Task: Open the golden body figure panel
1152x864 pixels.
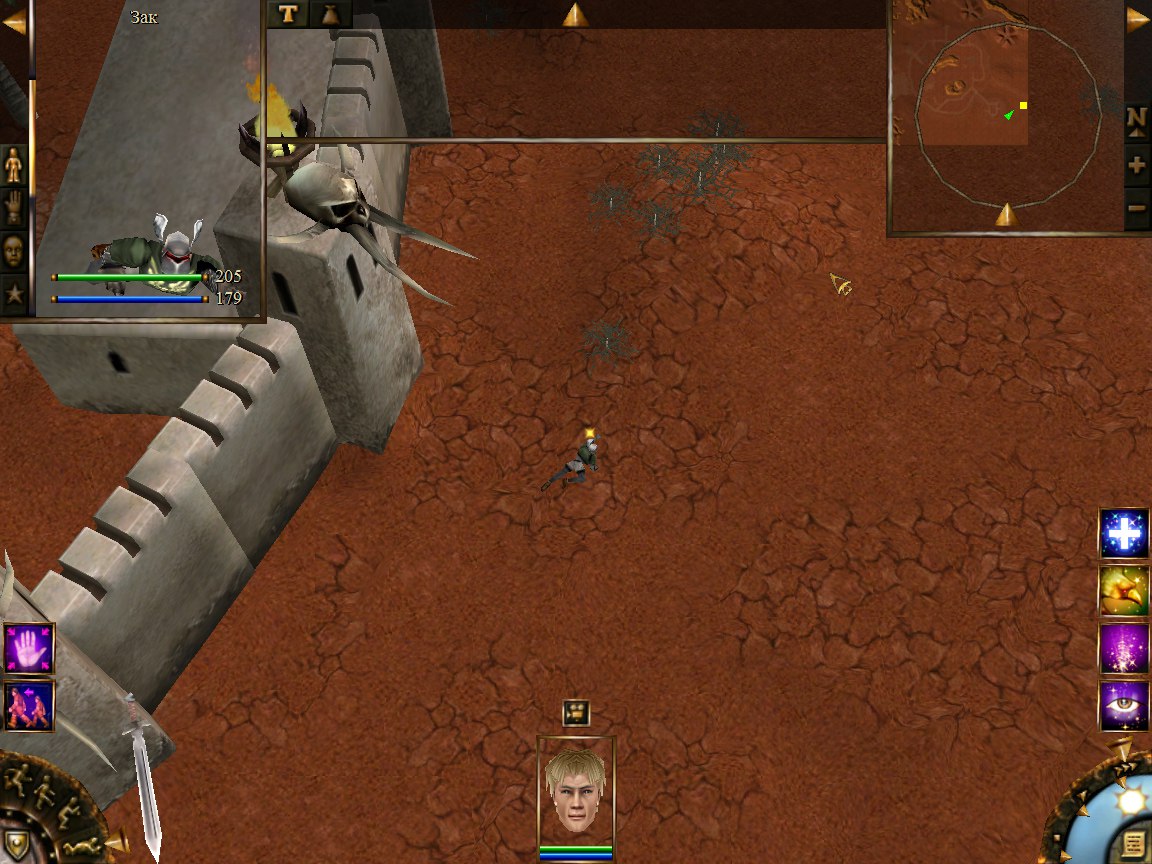Action: click(x=14, y=164)
